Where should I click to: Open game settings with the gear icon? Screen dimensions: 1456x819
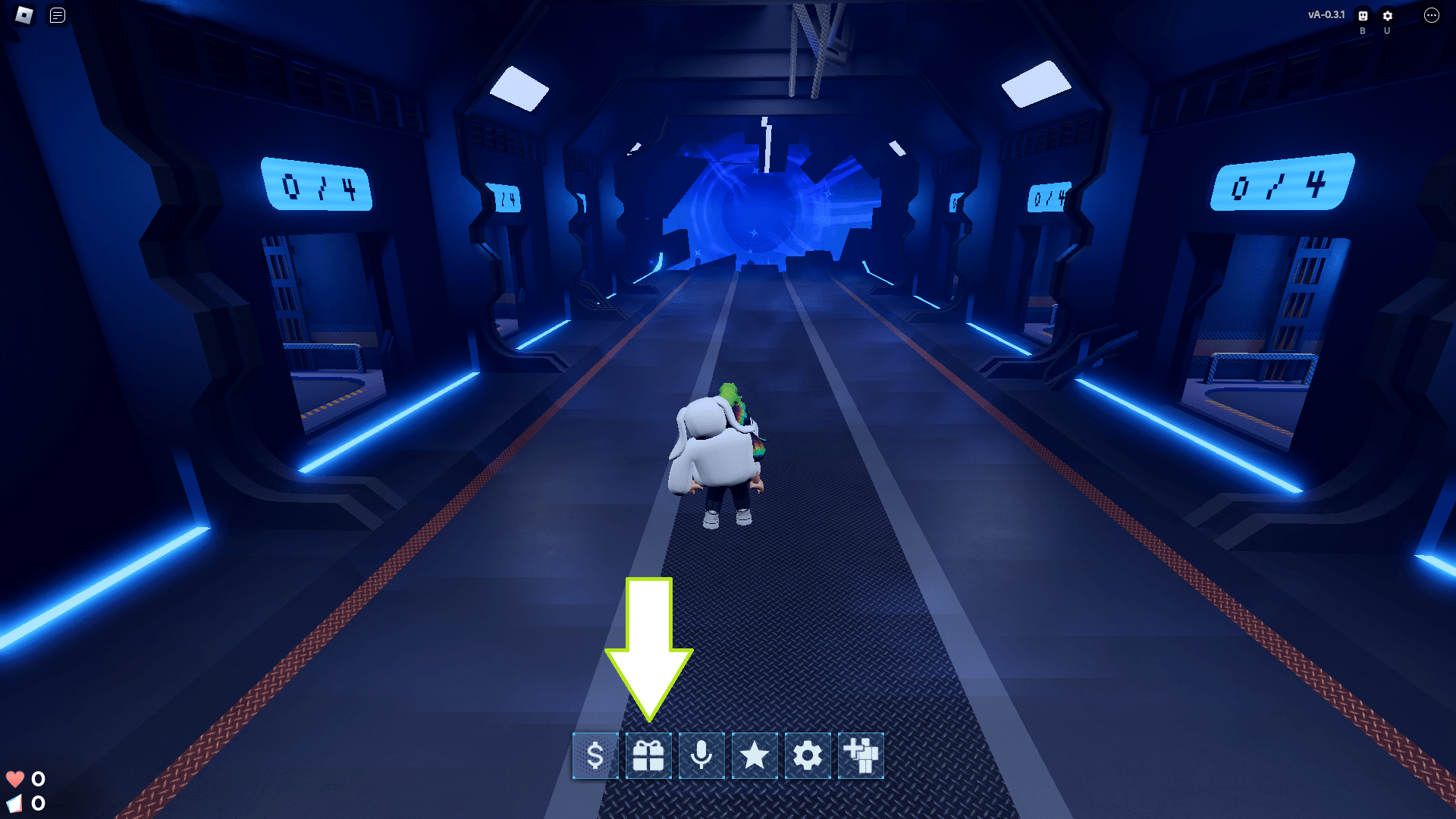click(807, 755)
